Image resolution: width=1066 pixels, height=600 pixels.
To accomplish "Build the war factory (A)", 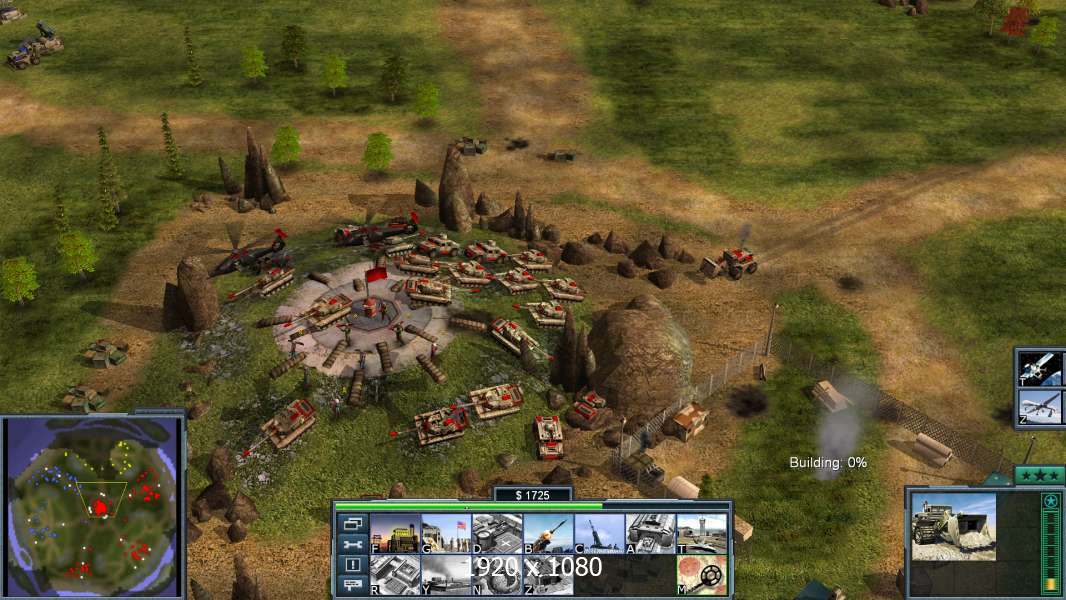I will pos(650,534).
